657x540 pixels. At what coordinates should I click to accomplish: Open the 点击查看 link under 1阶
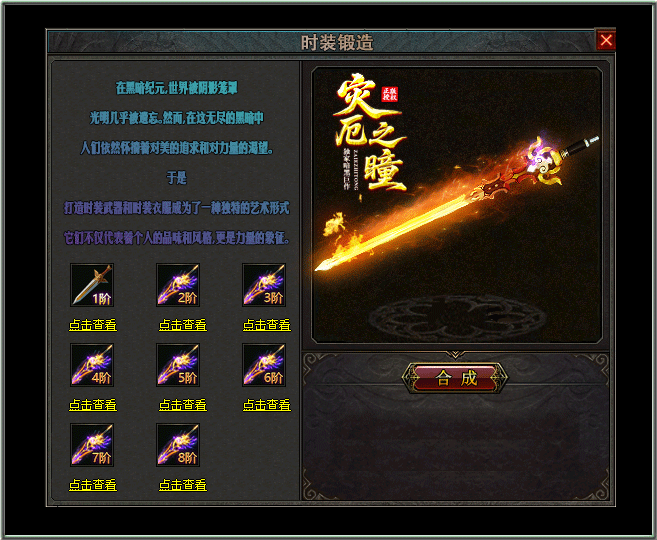(x=93, y=325)
